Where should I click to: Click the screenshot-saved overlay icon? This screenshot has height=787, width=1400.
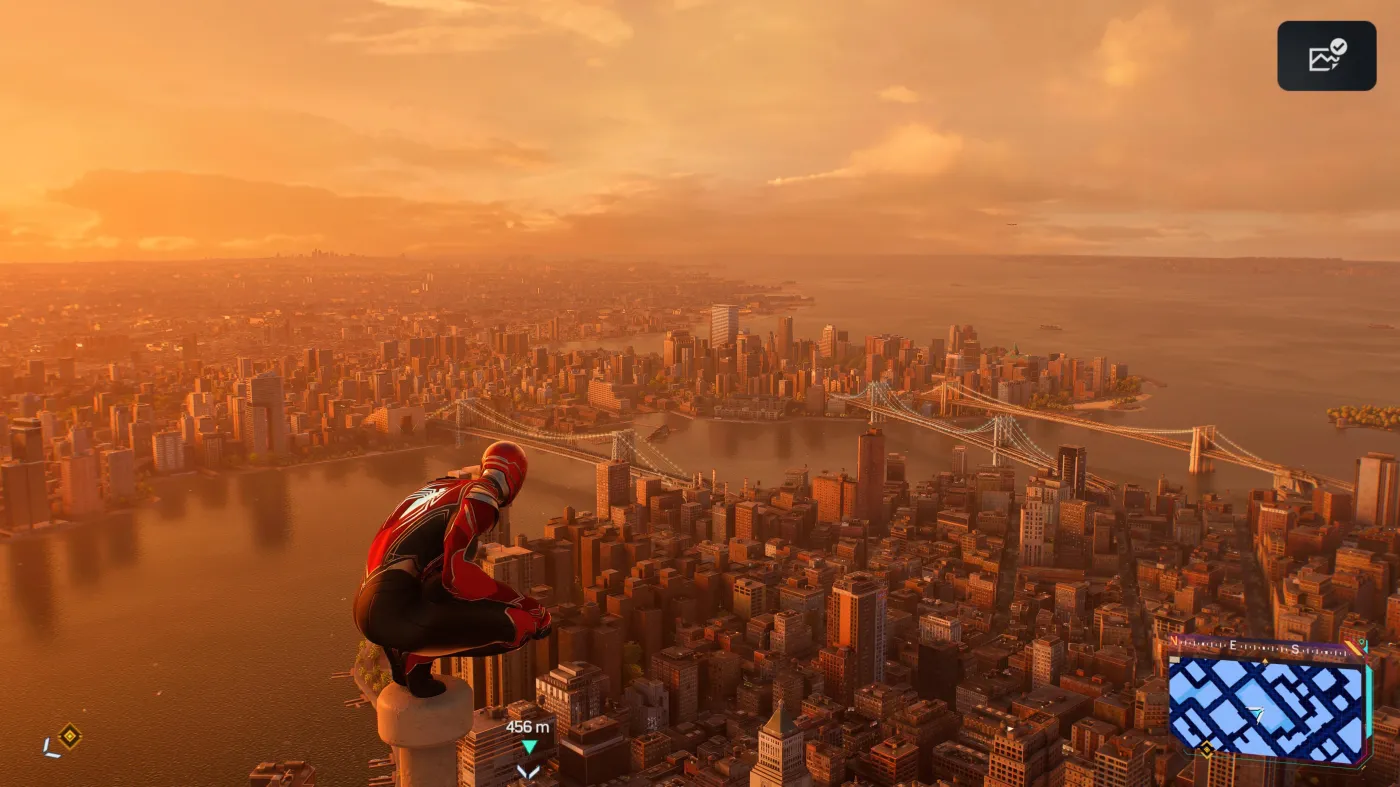[x=1326, y=56]
